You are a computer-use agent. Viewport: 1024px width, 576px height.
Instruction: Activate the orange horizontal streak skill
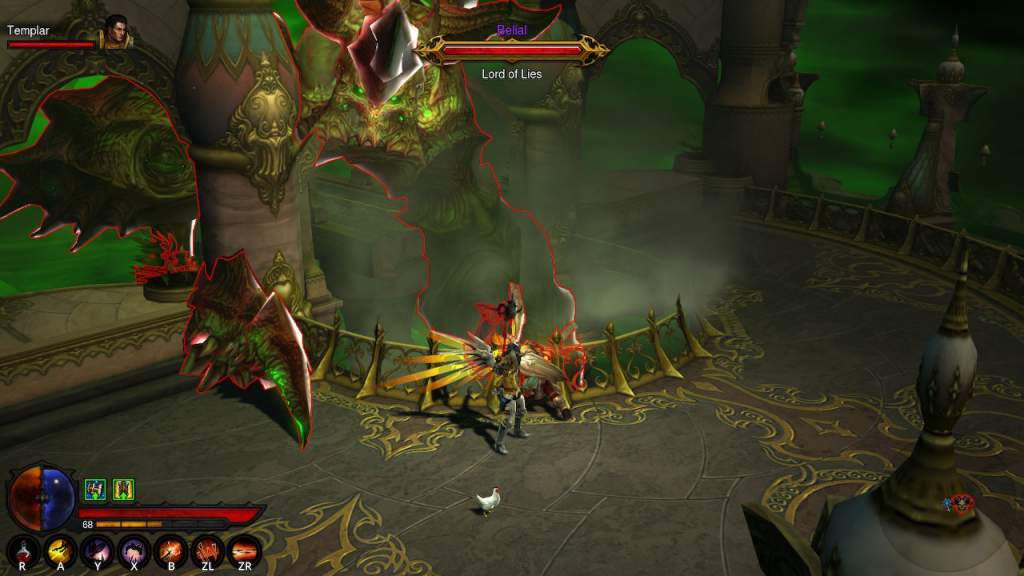point(245,549)
